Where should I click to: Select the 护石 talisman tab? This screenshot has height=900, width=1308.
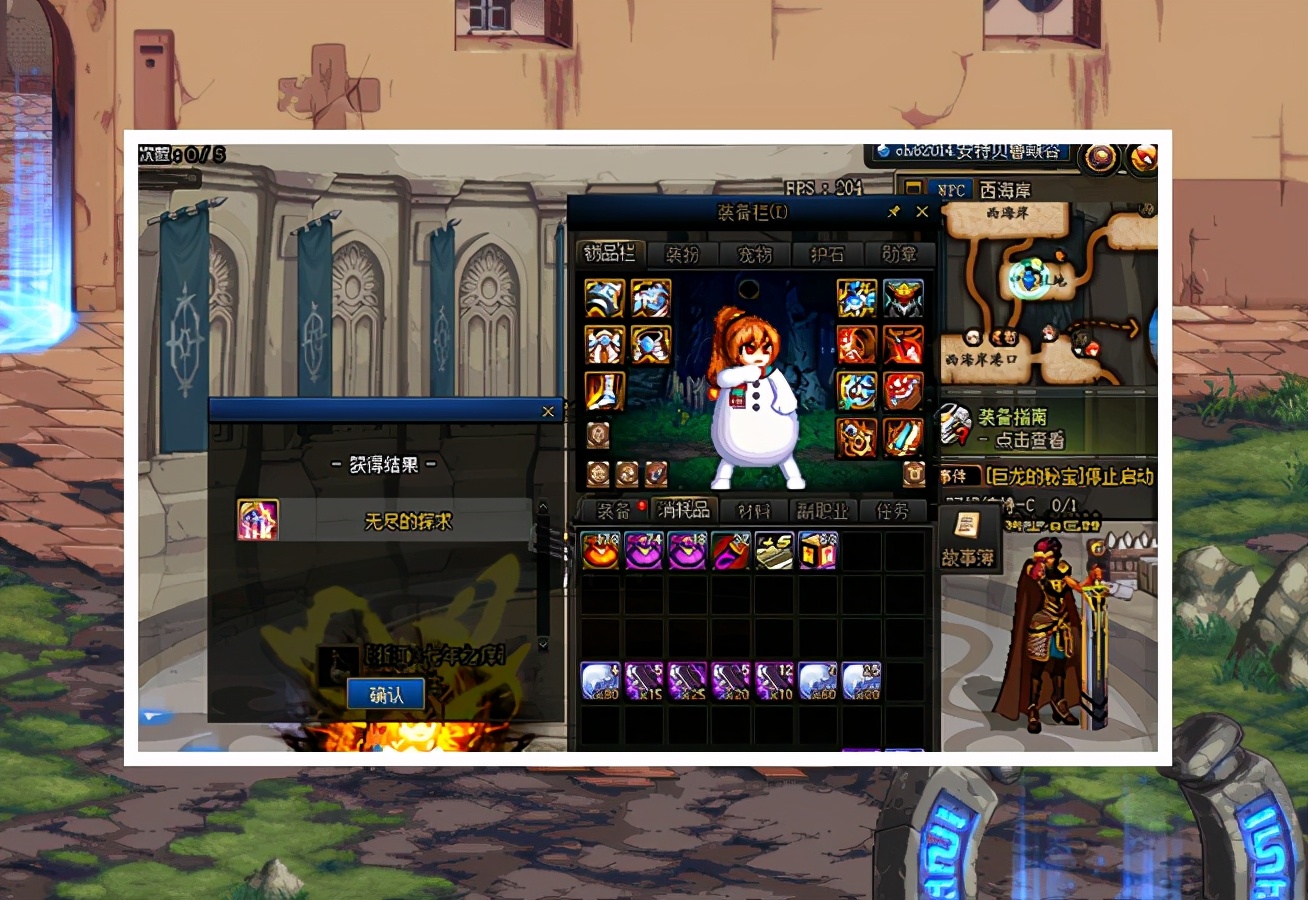[826, 254]
